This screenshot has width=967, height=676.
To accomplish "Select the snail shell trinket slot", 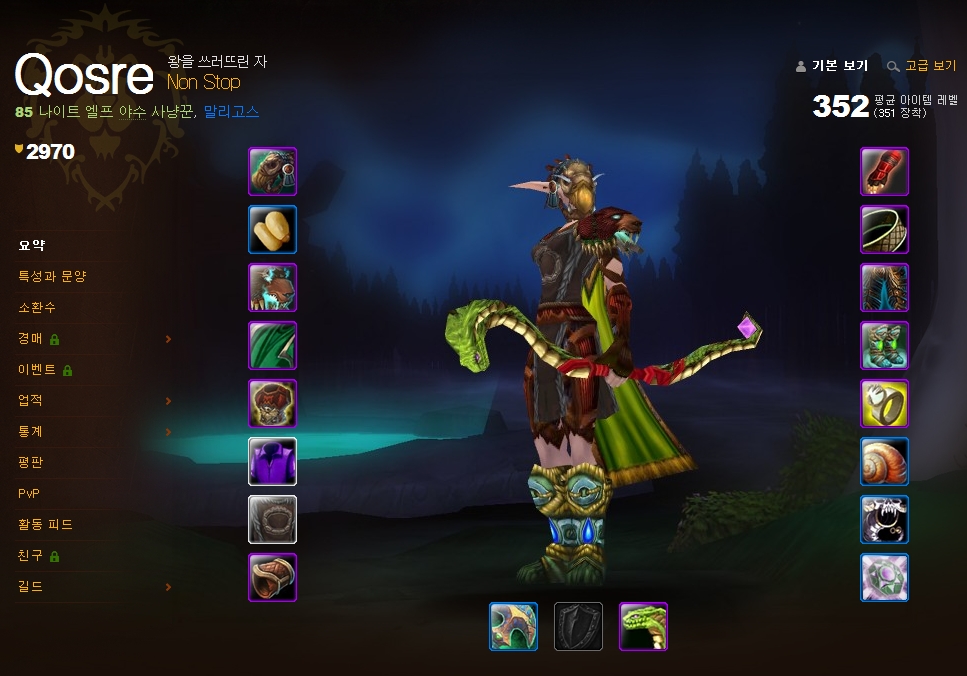I will [x=885, y=462].
